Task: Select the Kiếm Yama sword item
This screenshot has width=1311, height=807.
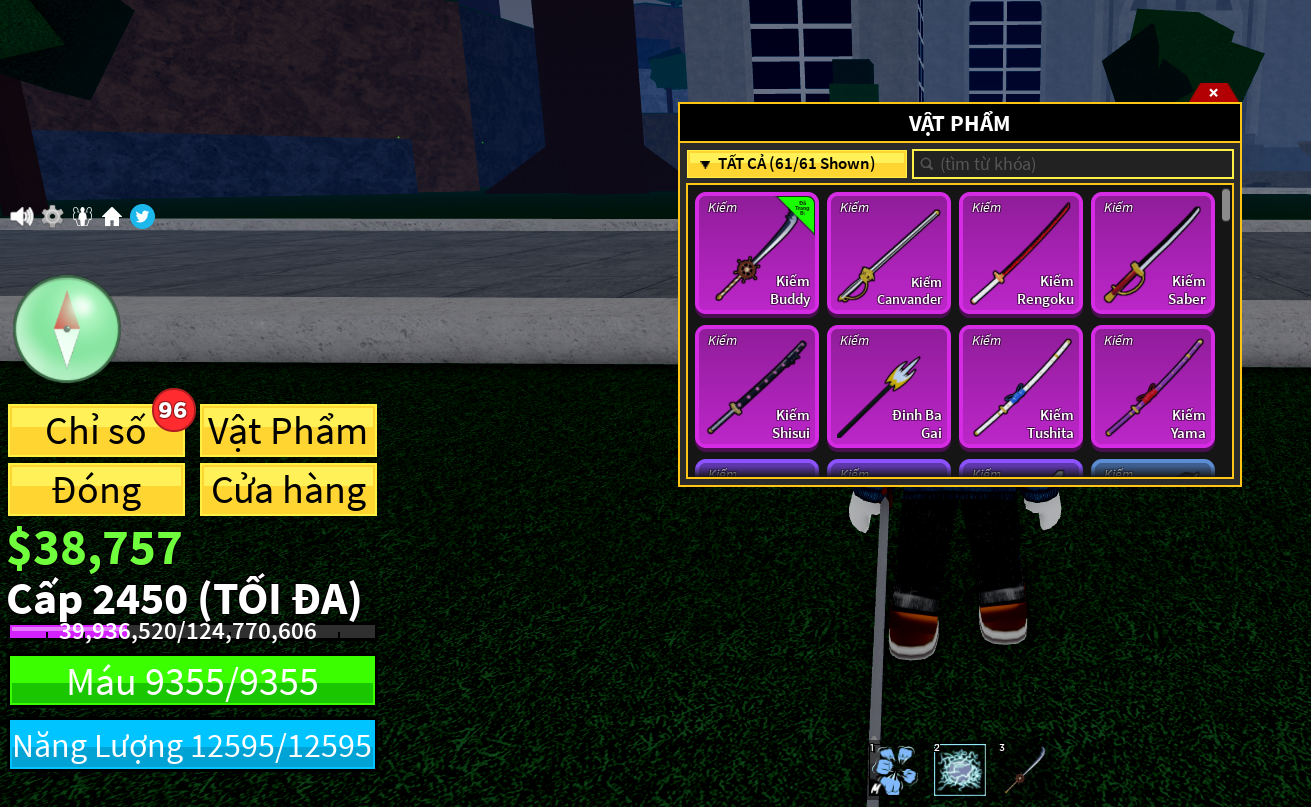Action: click(x=1153, y=387)
